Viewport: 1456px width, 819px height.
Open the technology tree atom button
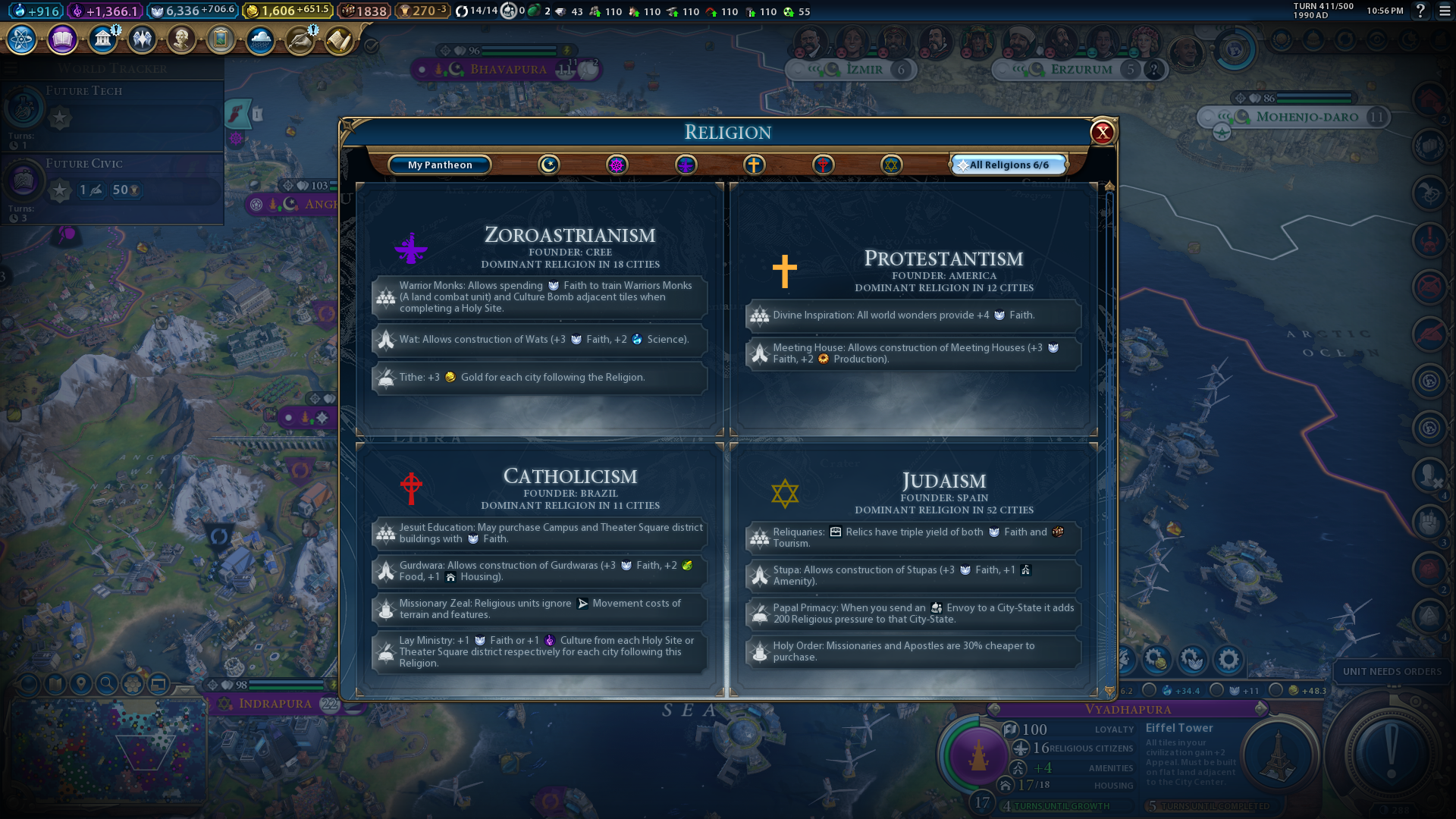[22, 39]
